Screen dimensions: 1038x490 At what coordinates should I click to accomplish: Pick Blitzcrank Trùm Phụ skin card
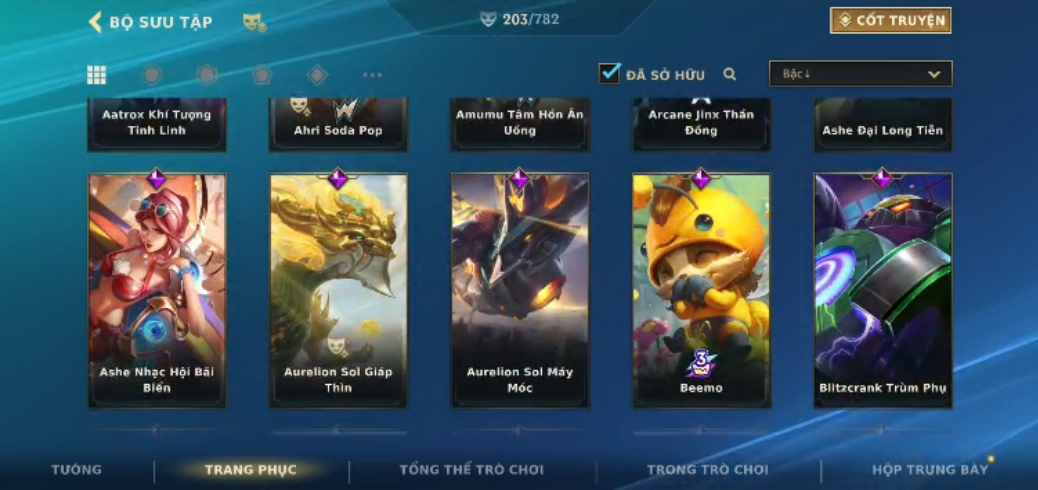tap(882, 290)
